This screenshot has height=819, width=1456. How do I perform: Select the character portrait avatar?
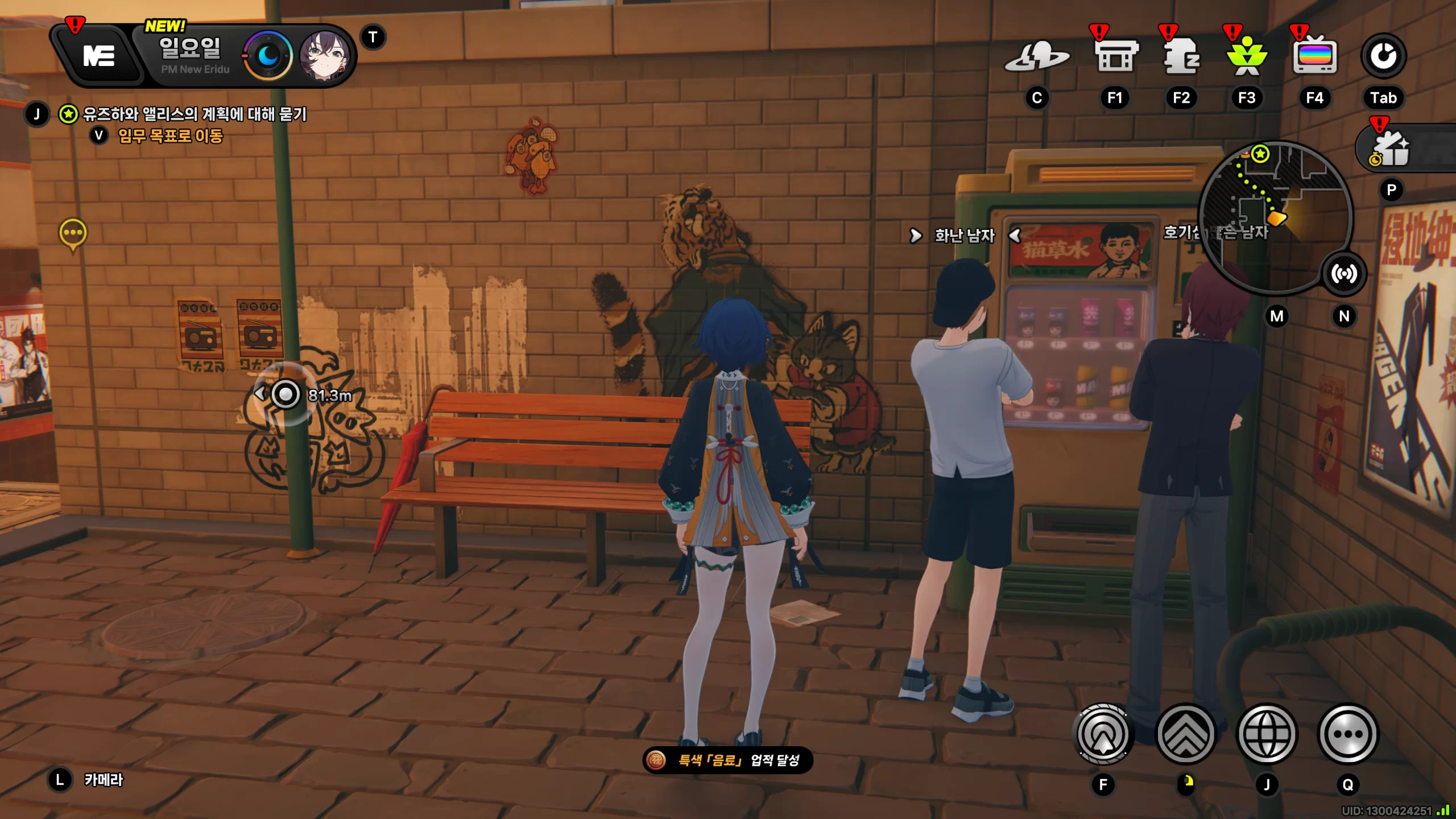(x=325, y=56)
